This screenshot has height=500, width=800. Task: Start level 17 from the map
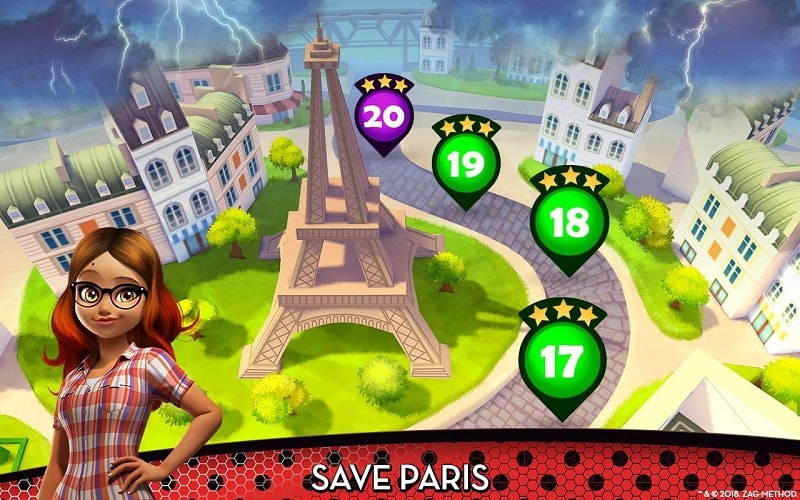point(563,356)
